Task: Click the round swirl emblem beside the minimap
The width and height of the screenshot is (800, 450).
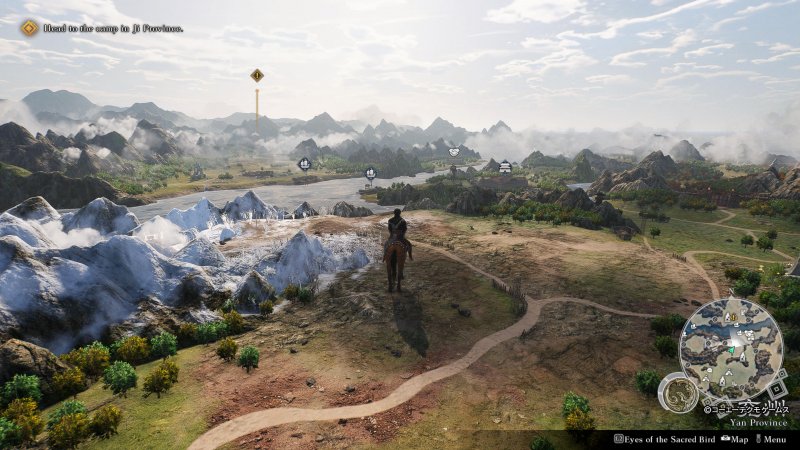Action: 678,393
